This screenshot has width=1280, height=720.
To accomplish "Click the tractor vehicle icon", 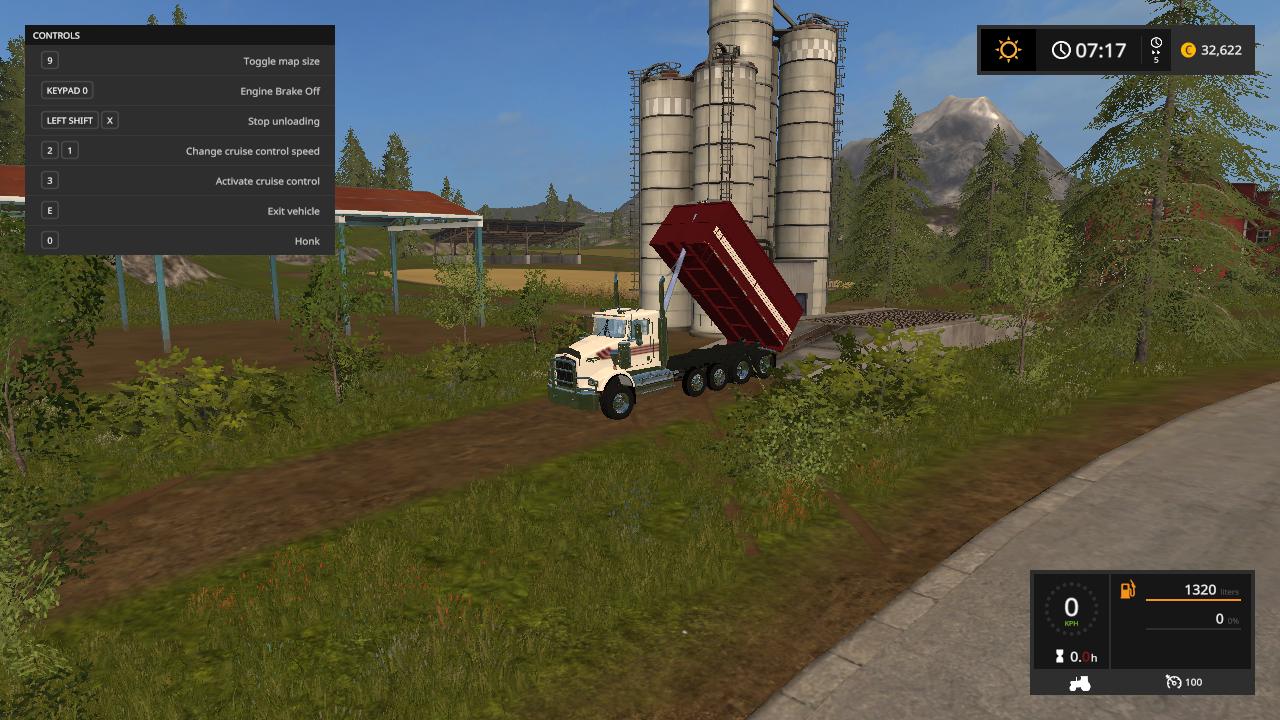I will (1080, 683).
